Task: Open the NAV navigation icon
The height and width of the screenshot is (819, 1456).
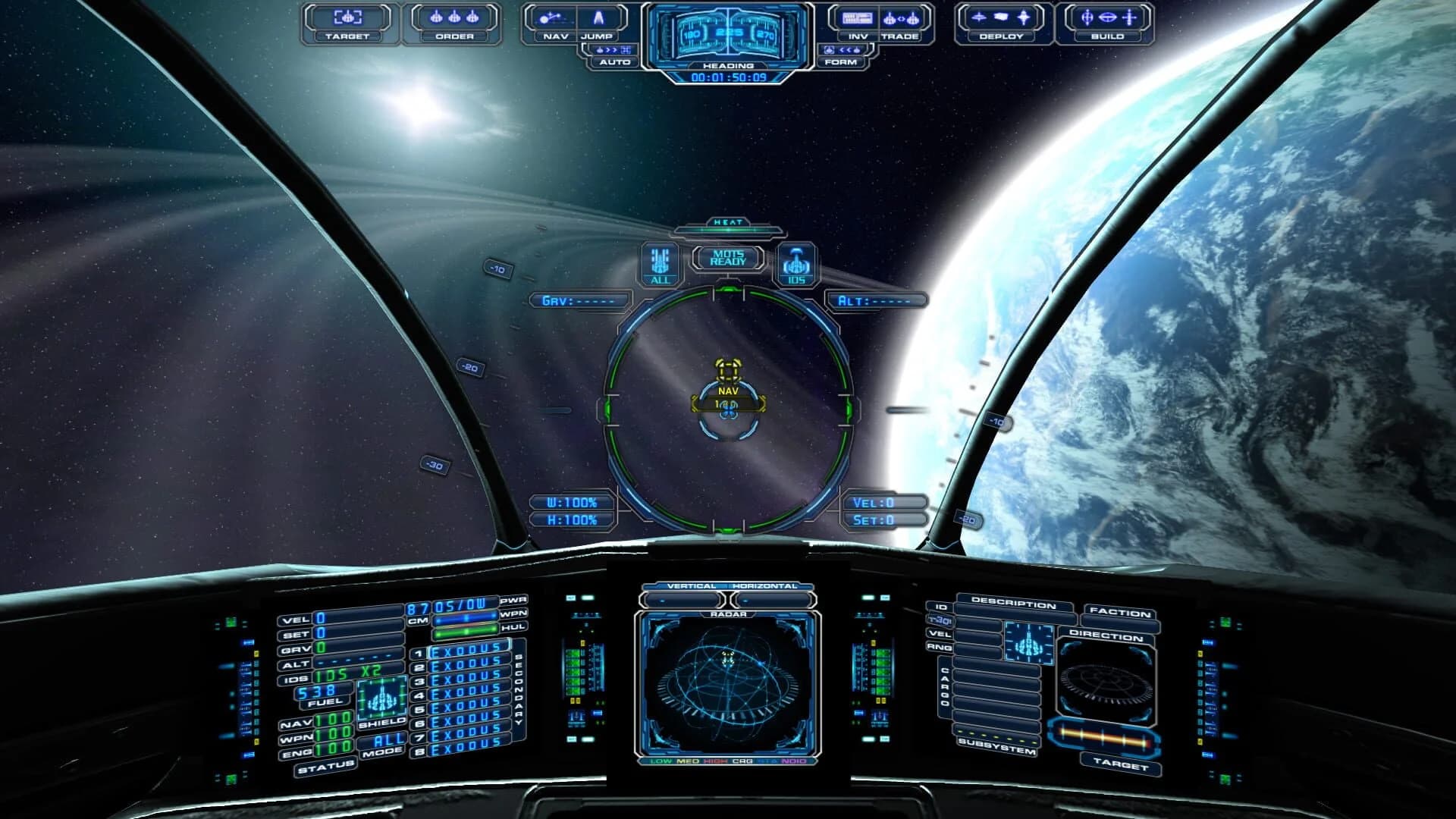Action: click(554, 20)
